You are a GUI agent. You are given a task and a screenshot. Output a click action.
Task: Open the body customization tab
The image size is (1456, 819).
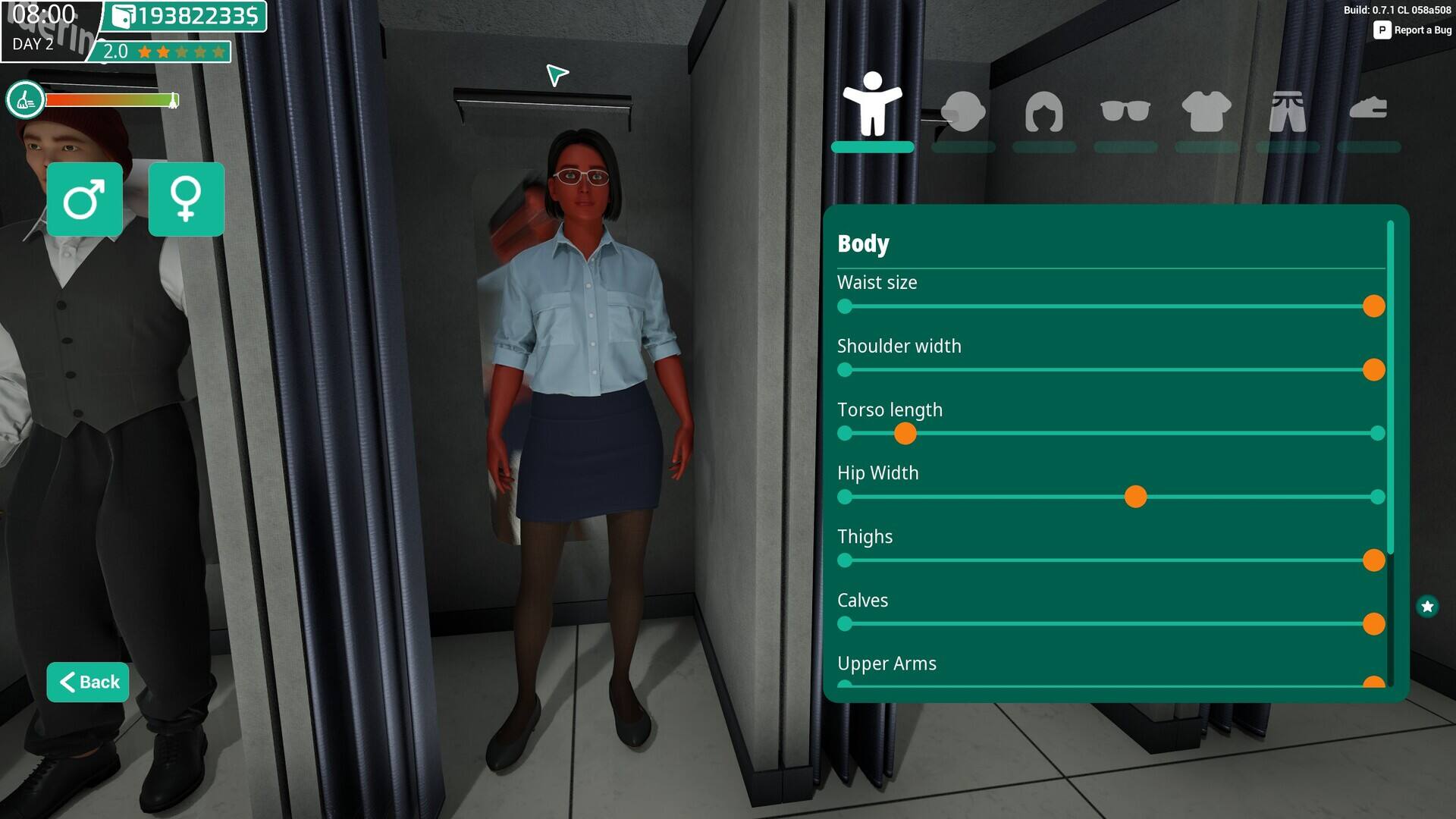pos(872,106)
